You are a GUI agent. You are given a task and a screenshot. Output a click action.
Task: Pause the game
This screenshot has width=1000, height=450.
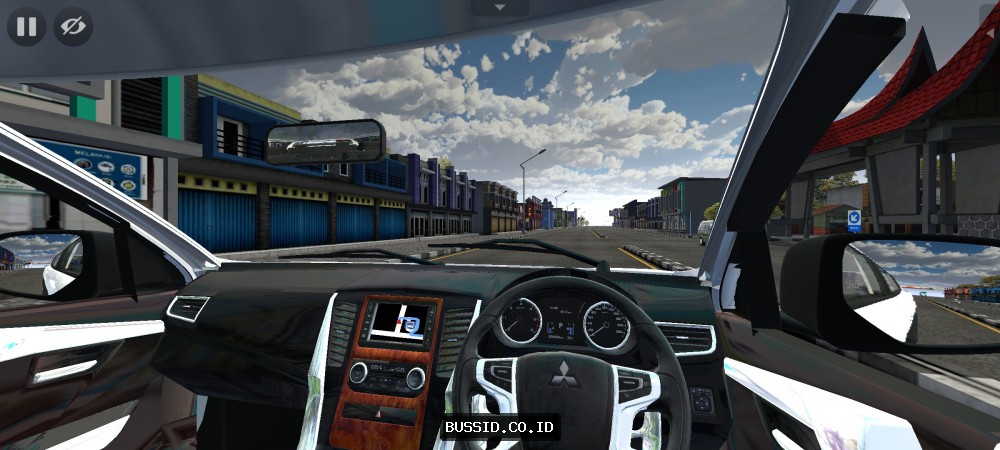pos(27,27)
